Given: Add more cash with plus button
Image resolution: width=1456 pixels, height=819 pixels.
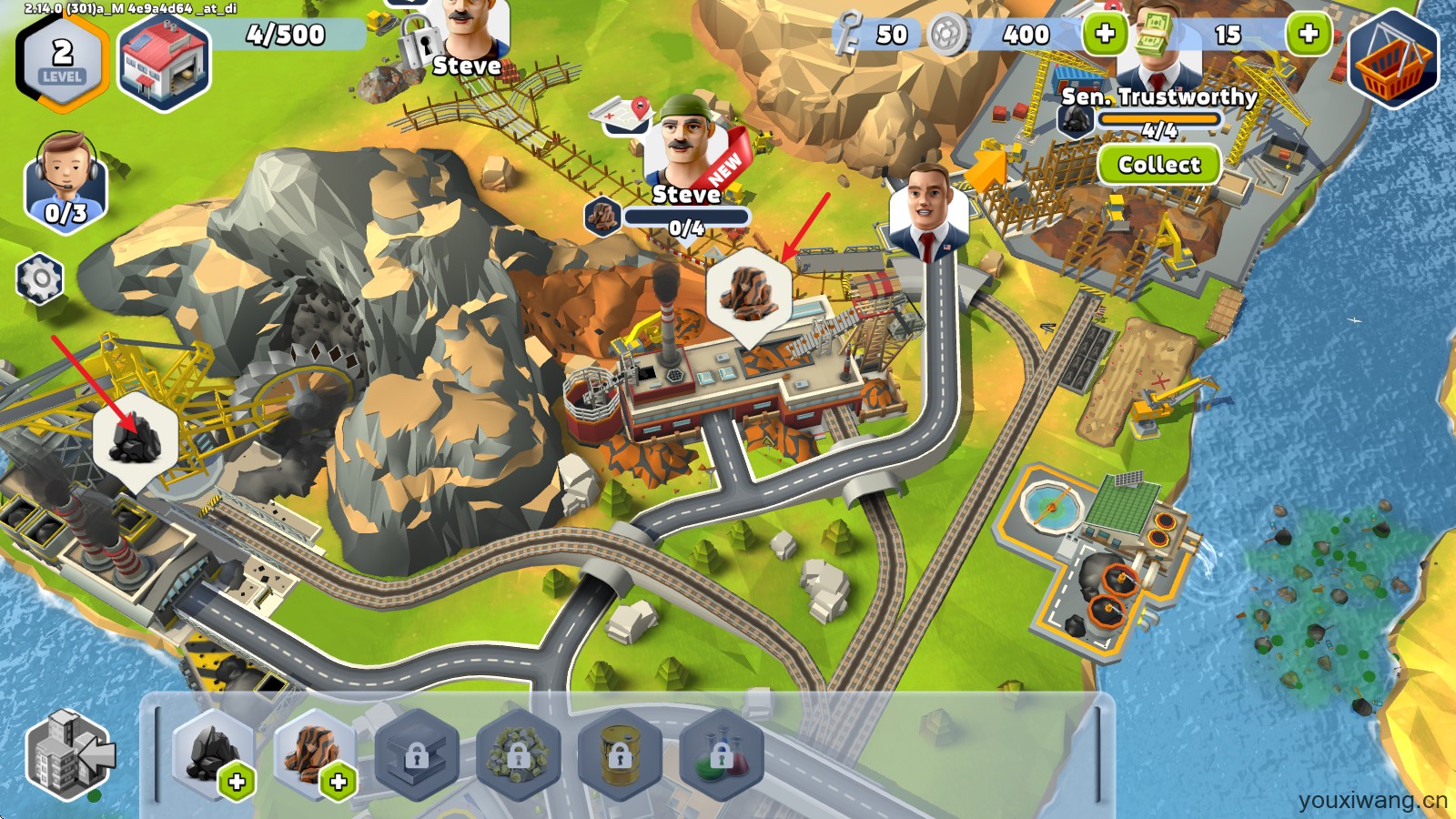Looking at the screenshot, I should coord(1308,35).
